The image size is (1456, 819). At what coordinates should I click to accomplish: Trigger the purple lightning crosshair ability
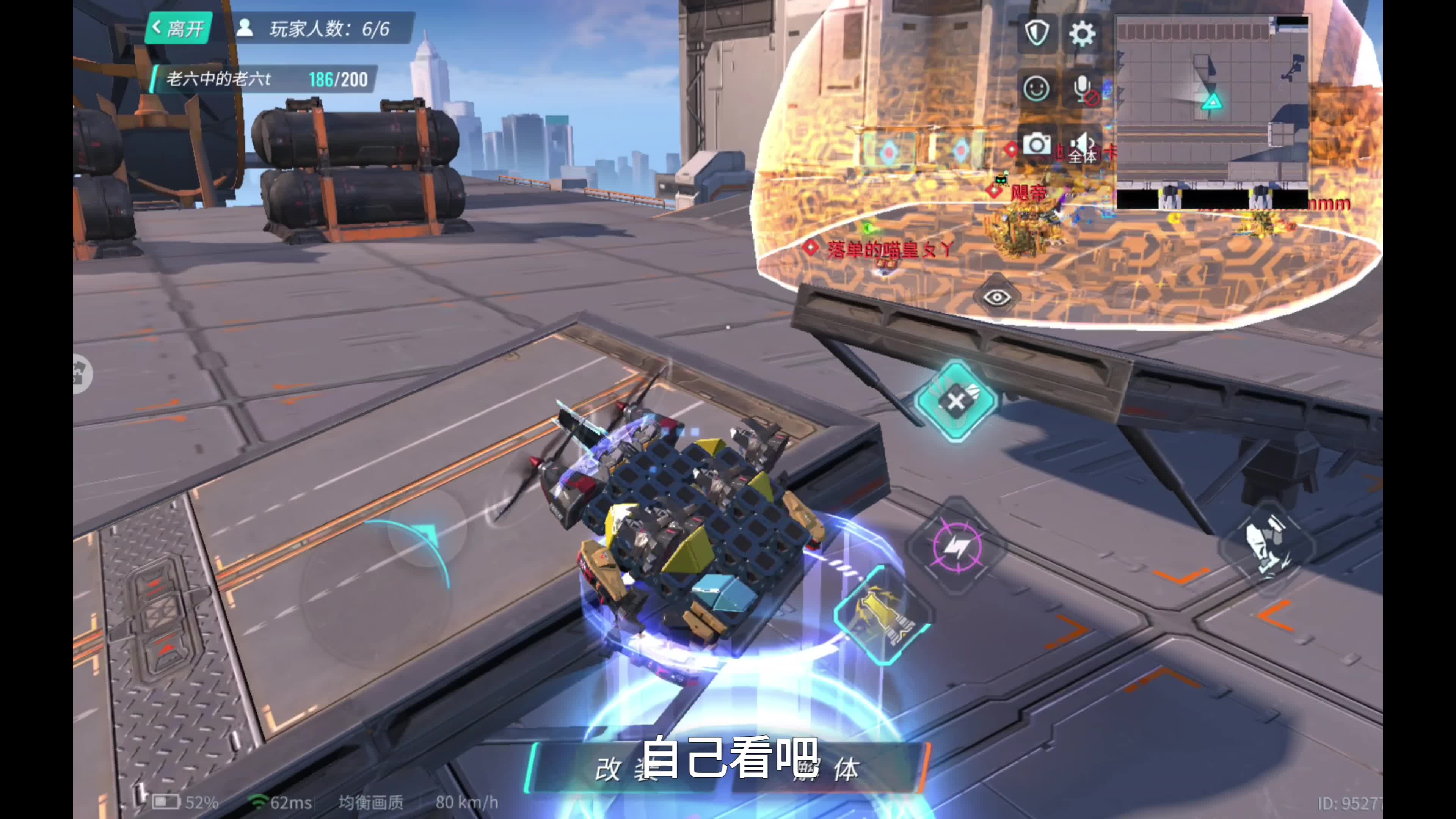pyautogui.click(x=957, y=546)
